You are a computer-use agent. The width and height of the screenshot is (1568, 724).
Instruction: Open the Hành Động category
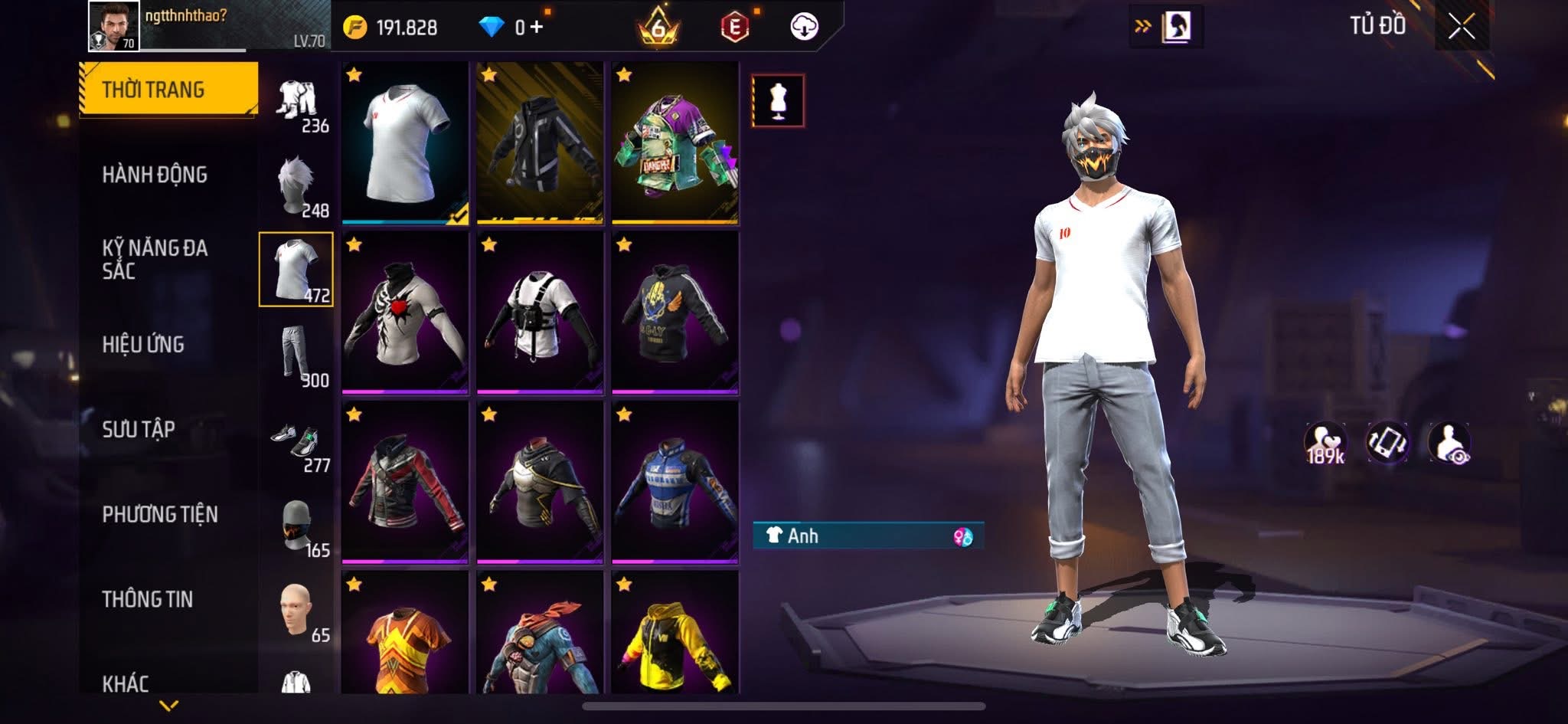[155, 175]
